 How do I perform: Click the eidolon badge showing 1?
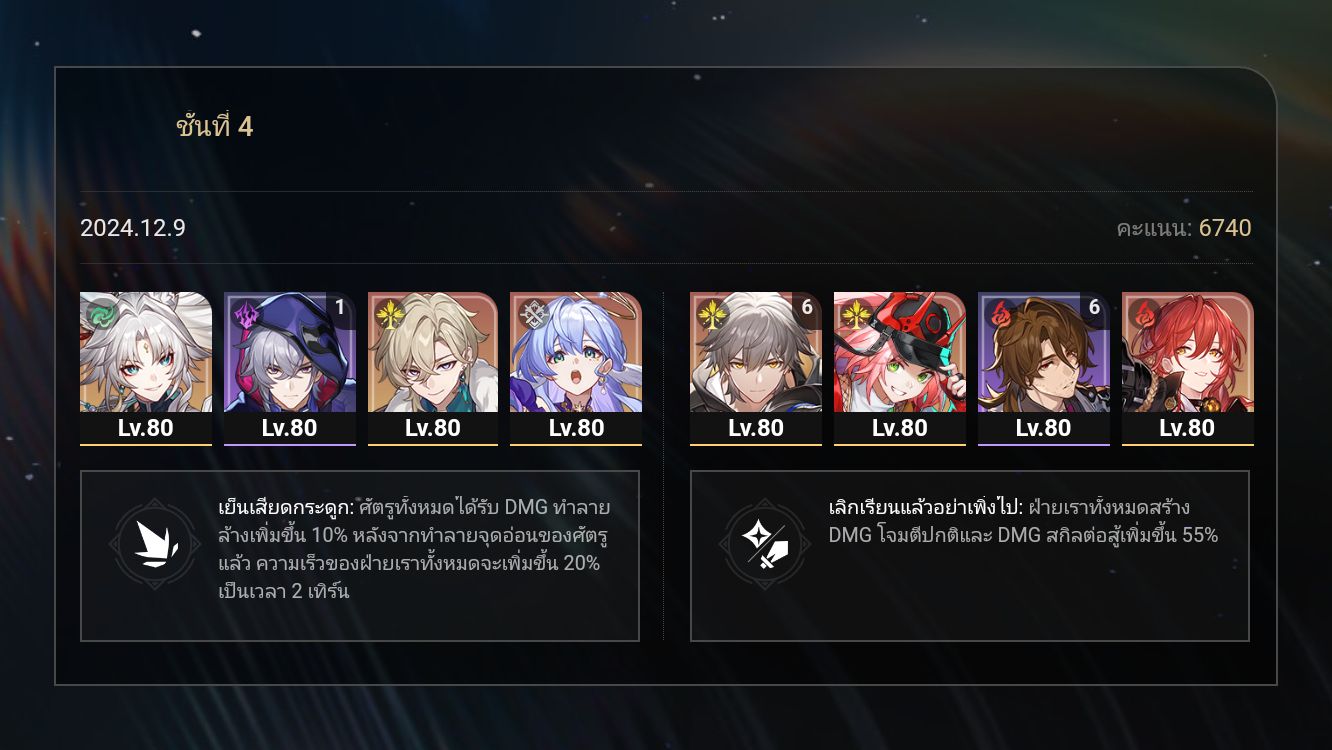(x=341, y=309)
